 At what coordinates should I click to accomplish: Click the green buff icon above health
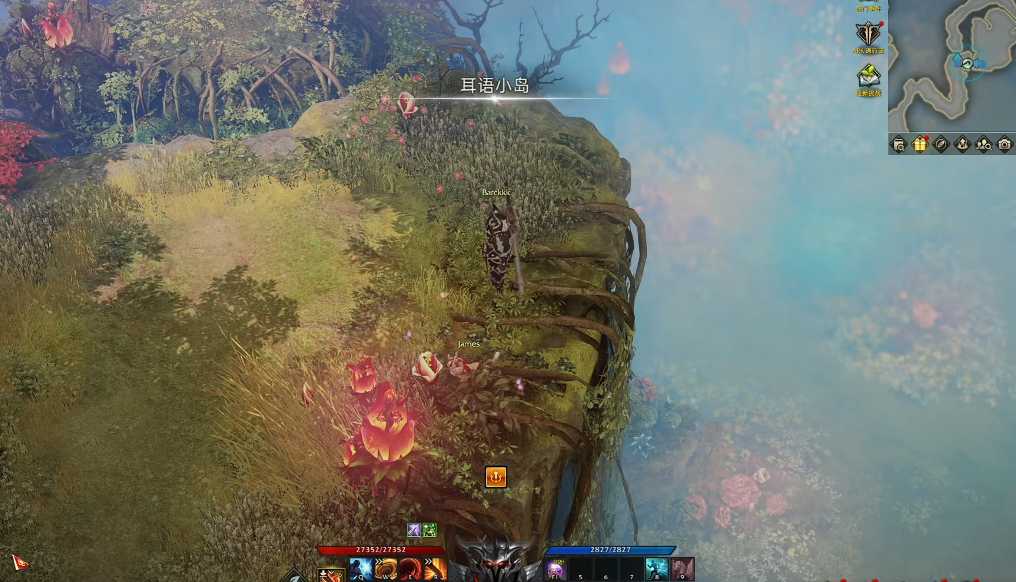tap(429, 530)
